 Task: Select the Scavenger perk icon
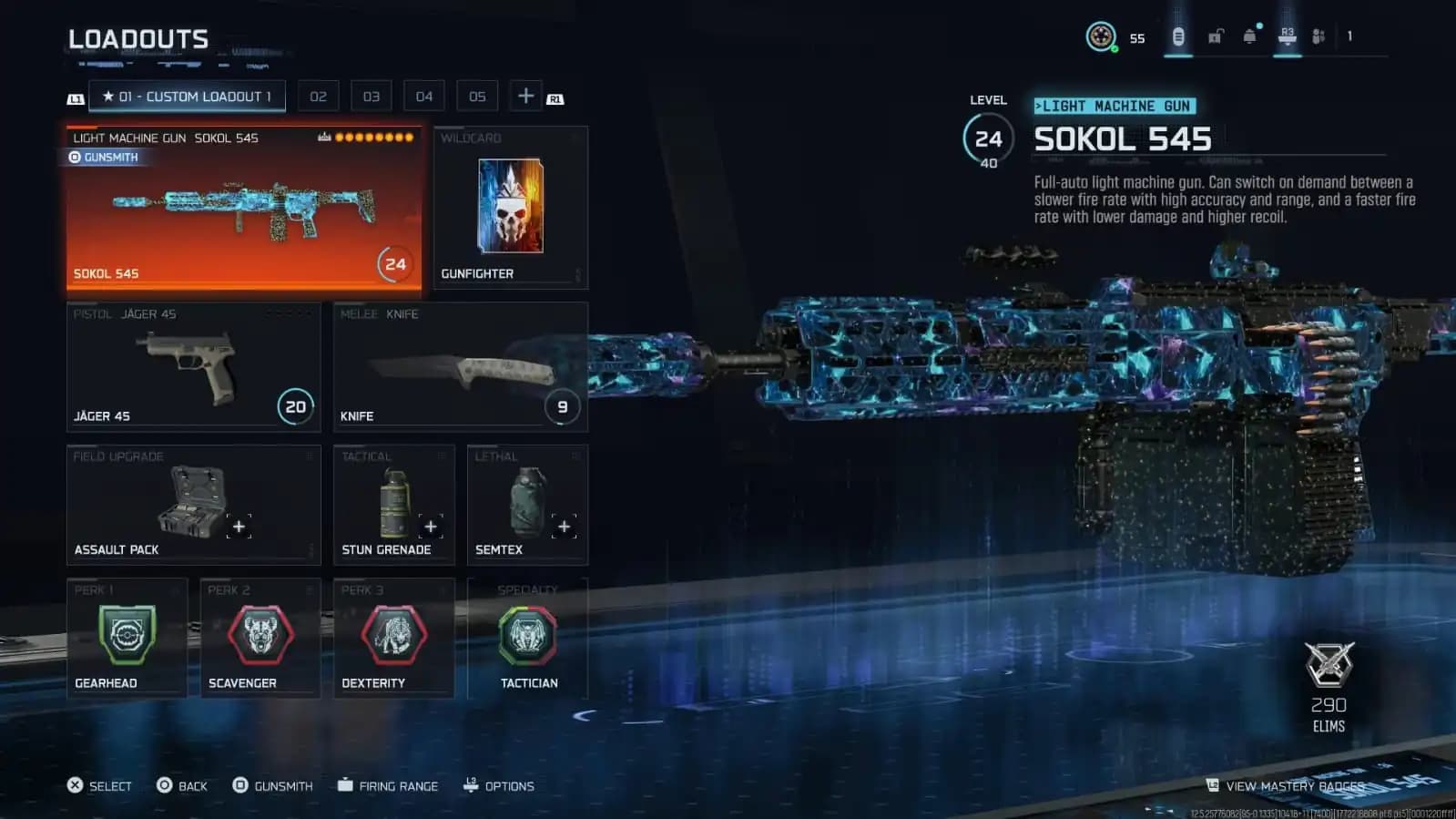coord(260,636)
